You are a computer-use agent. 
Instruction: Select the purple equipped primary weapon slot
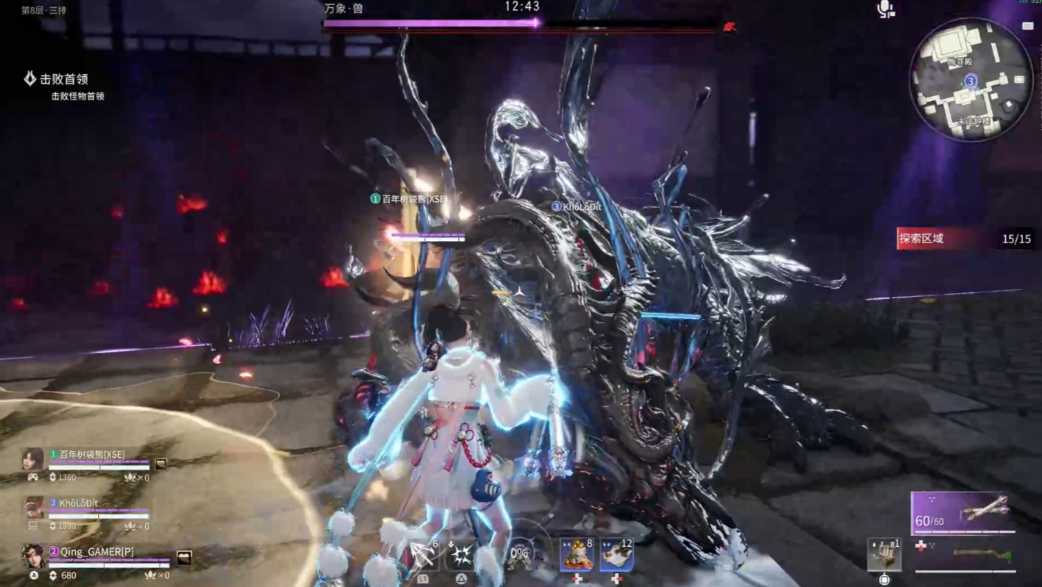(960, 513)
